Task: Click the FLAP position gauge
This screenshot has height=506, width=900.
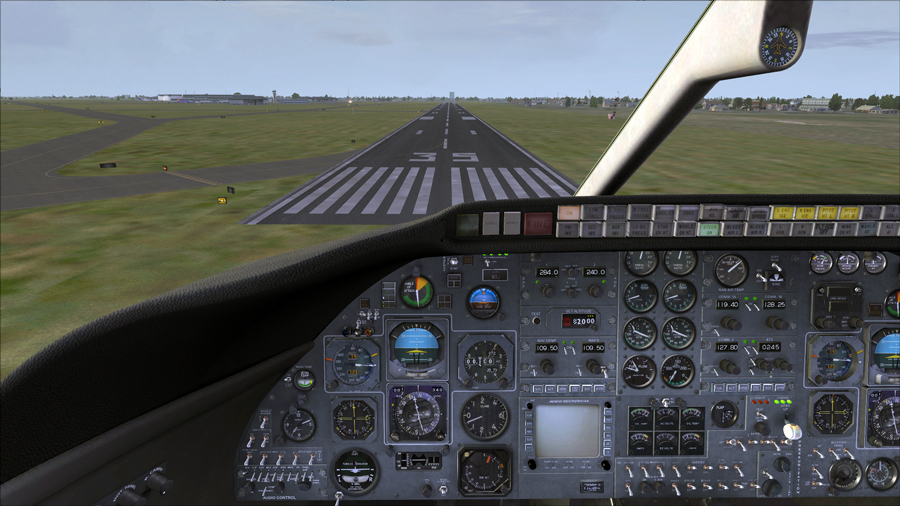Action: pyautogui.click(x=725, y=413)
